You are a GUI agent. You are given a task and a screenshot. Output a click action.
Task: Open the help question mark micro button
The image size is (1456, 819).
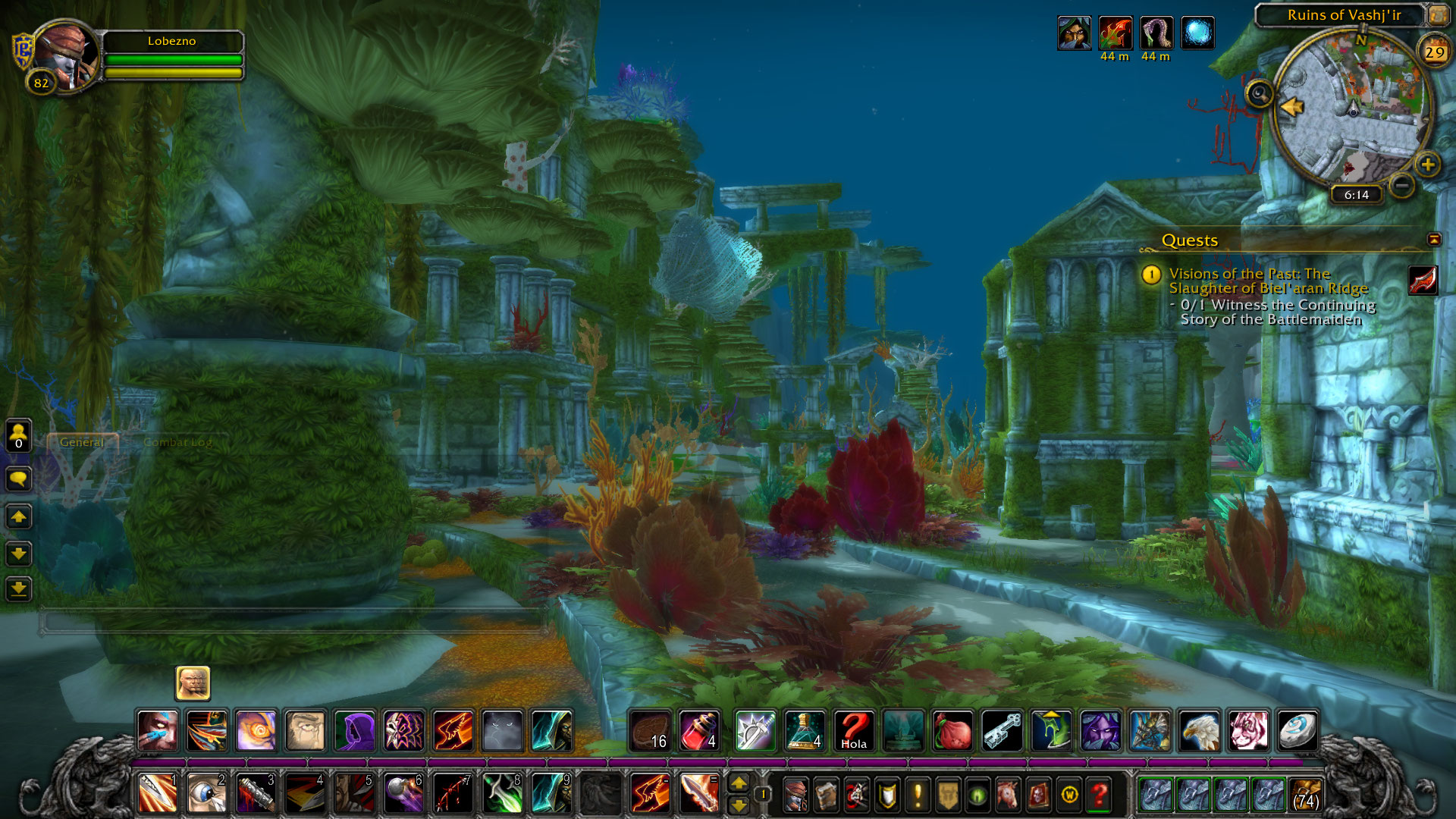coord(1099,795)
